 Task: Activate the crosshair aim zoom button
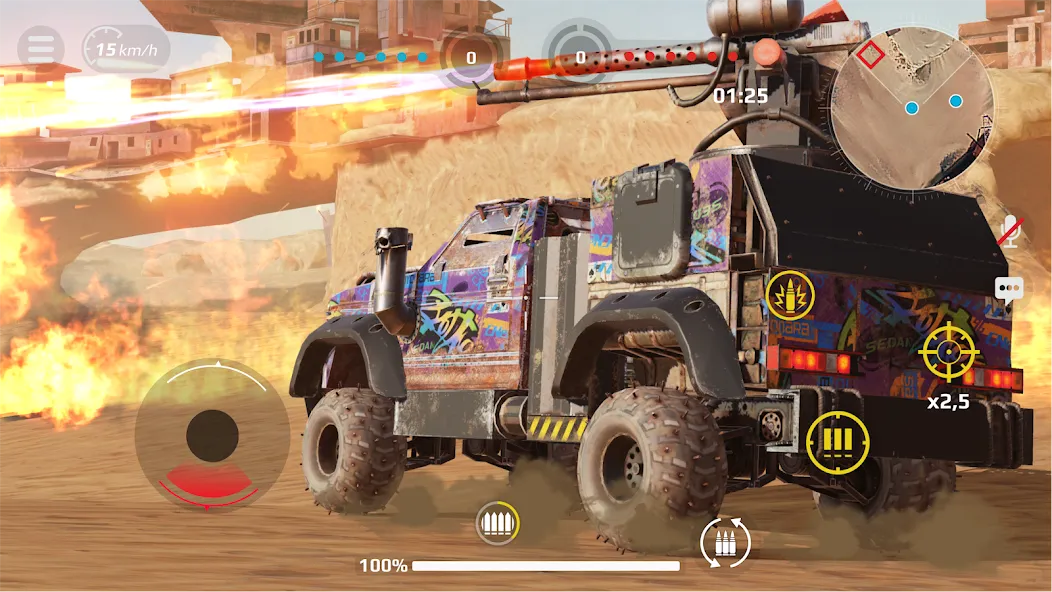click(949, 351)
